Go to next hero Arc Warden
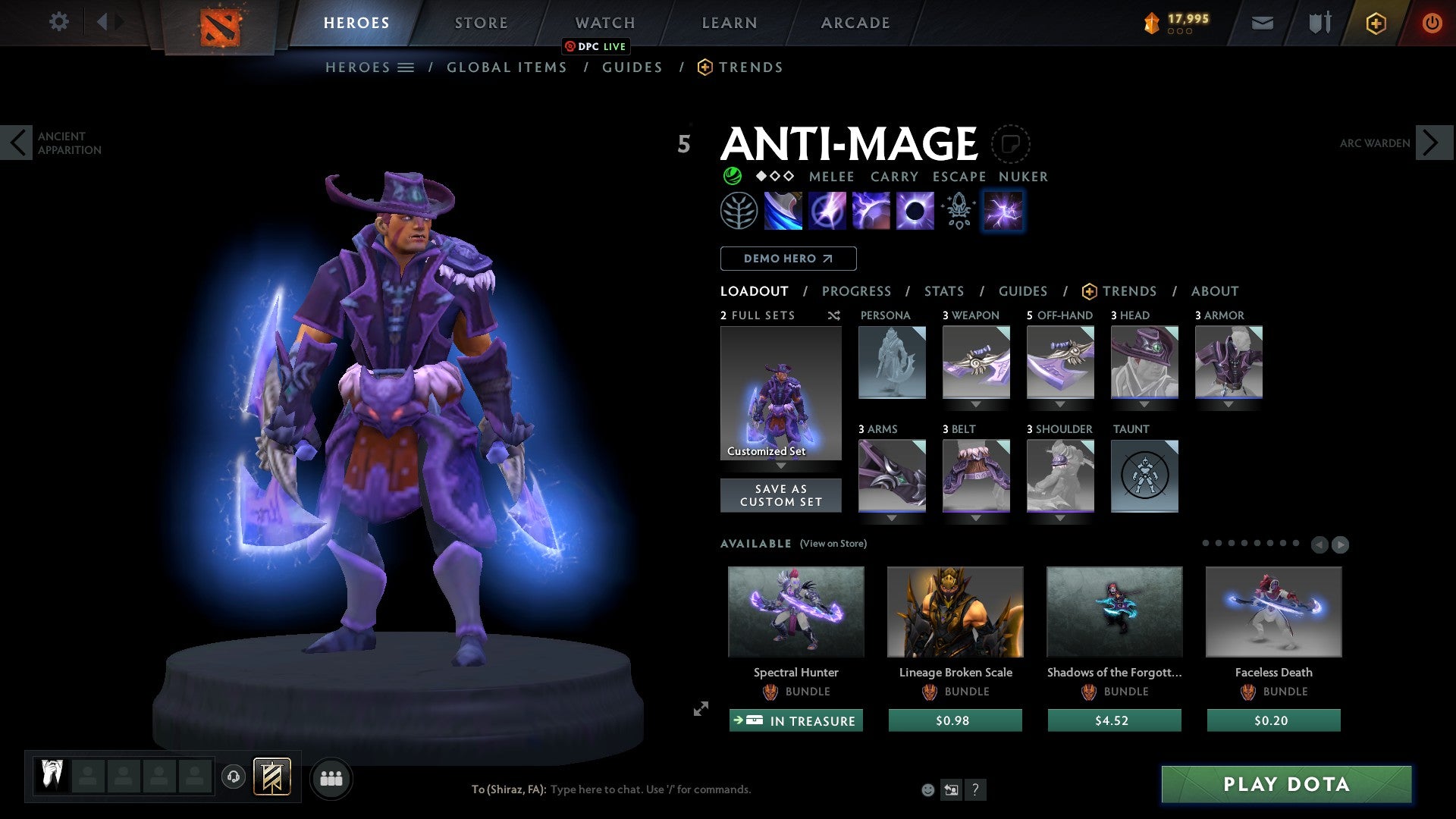Image resolution: width=1456 pixels, height=819 pixels. point(1433,143)
